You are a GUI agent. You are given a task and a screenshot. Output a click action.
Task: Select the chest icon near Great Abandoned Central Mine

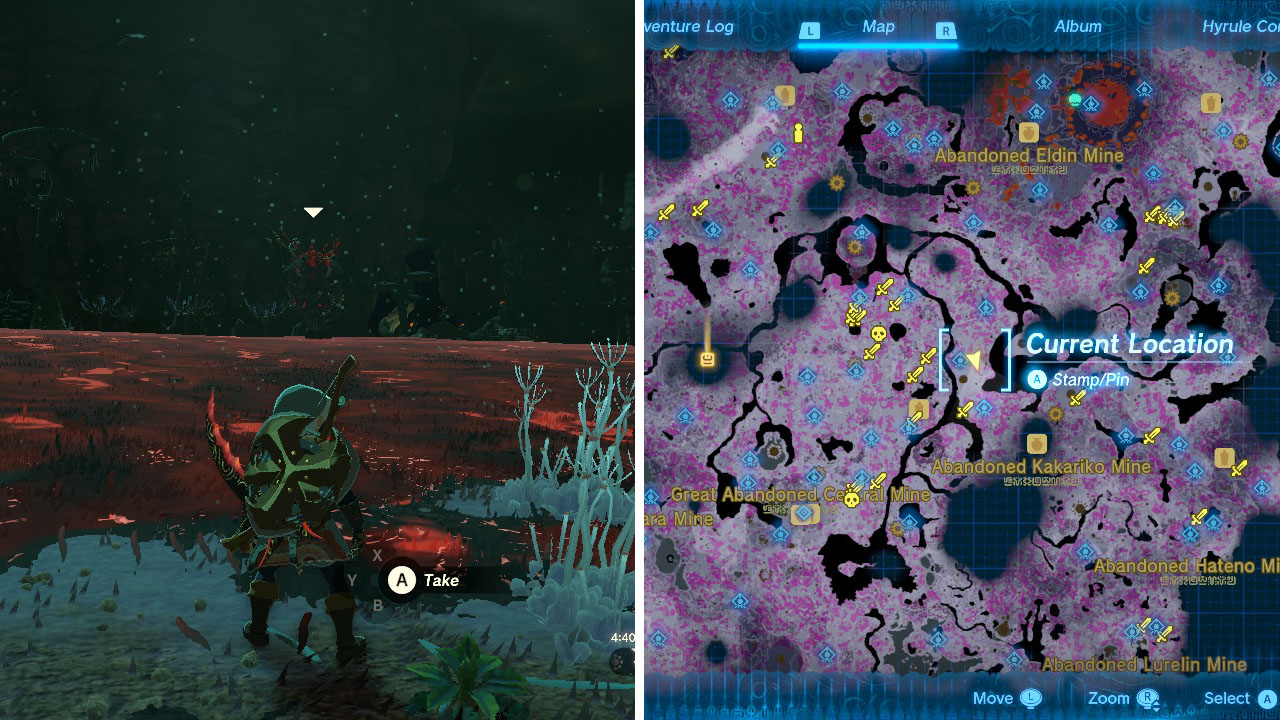click(804, 514)
